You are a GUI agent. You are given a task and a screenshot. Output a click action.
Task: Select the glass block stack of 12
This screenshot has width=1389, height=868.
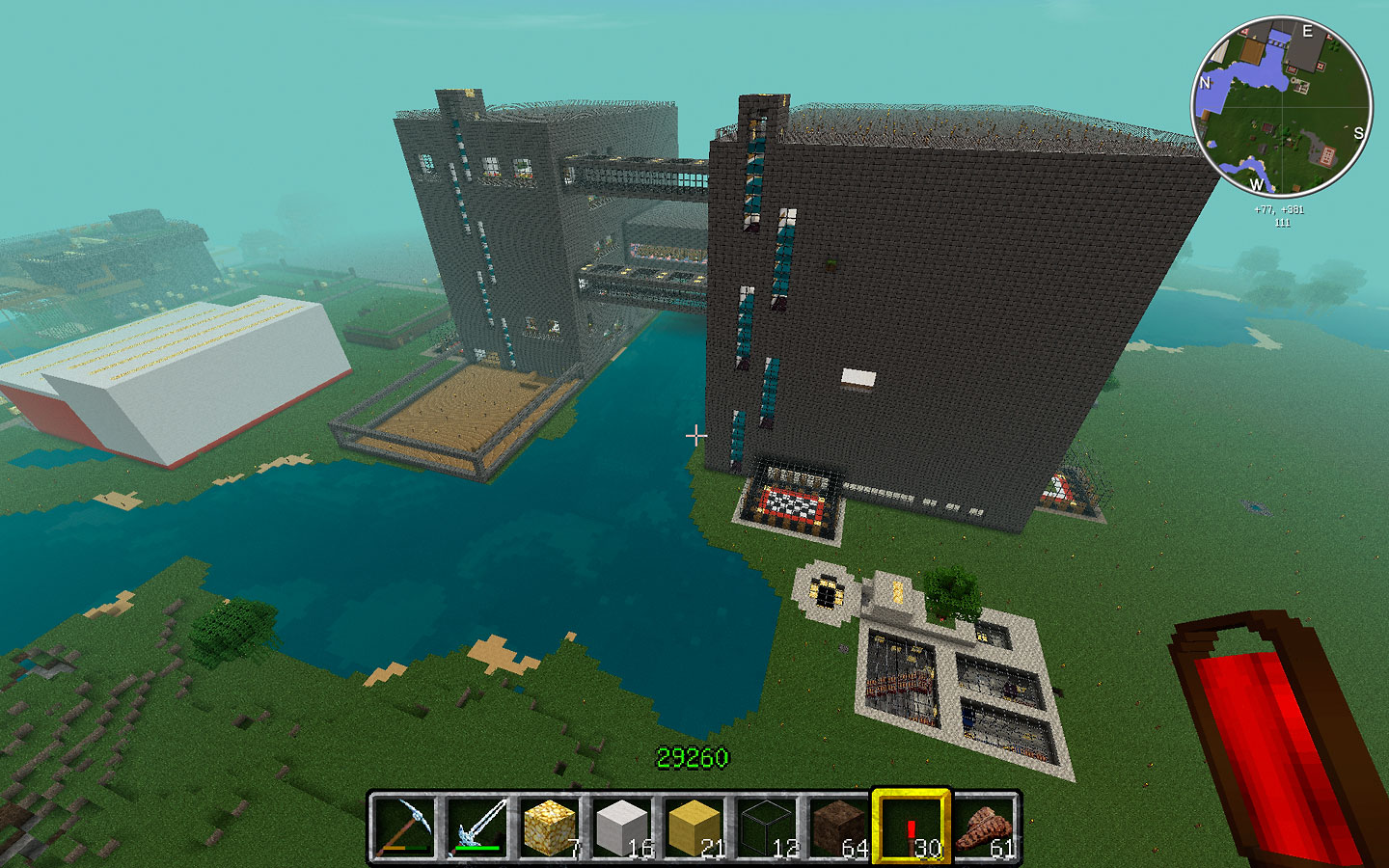pos(768,827)
